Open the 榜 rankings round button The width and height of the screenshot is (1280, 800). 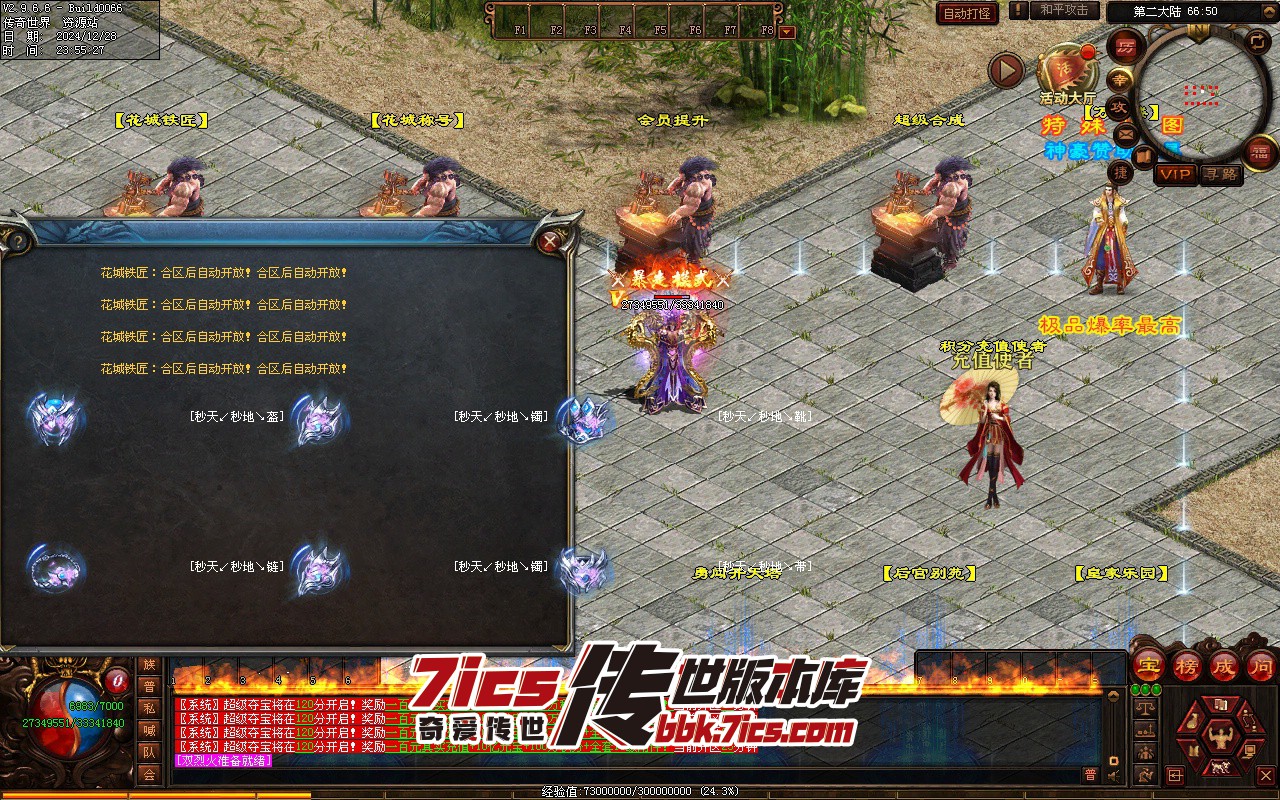click(1186, 665)
